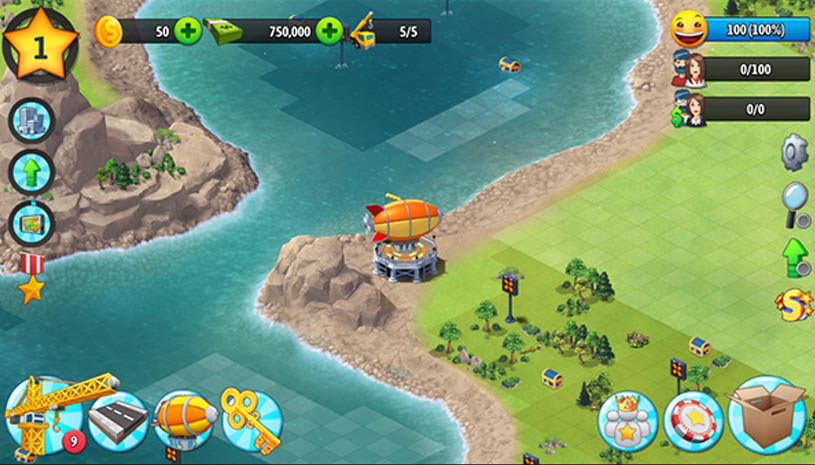Open the gear settings icon
Screen dimensions: 815x465
[795, 151]
